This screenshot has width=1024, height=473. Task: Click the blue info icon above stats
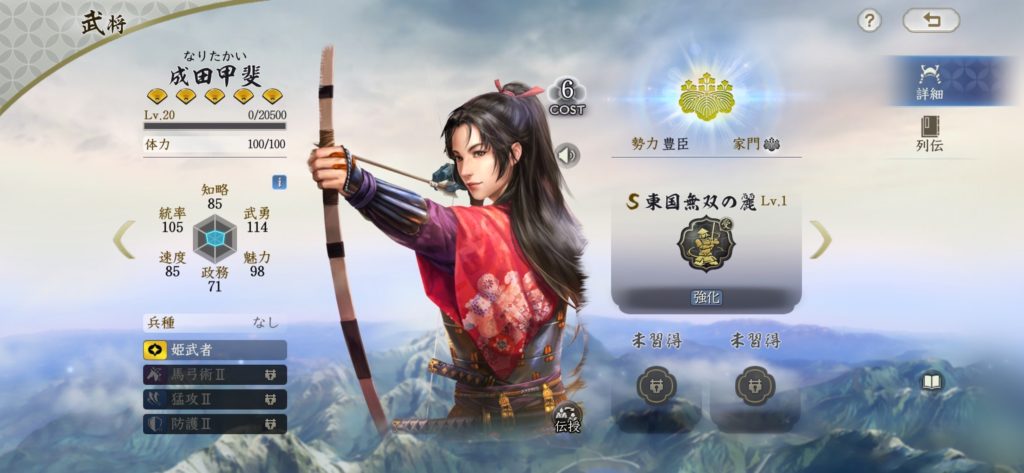[280, 182]
